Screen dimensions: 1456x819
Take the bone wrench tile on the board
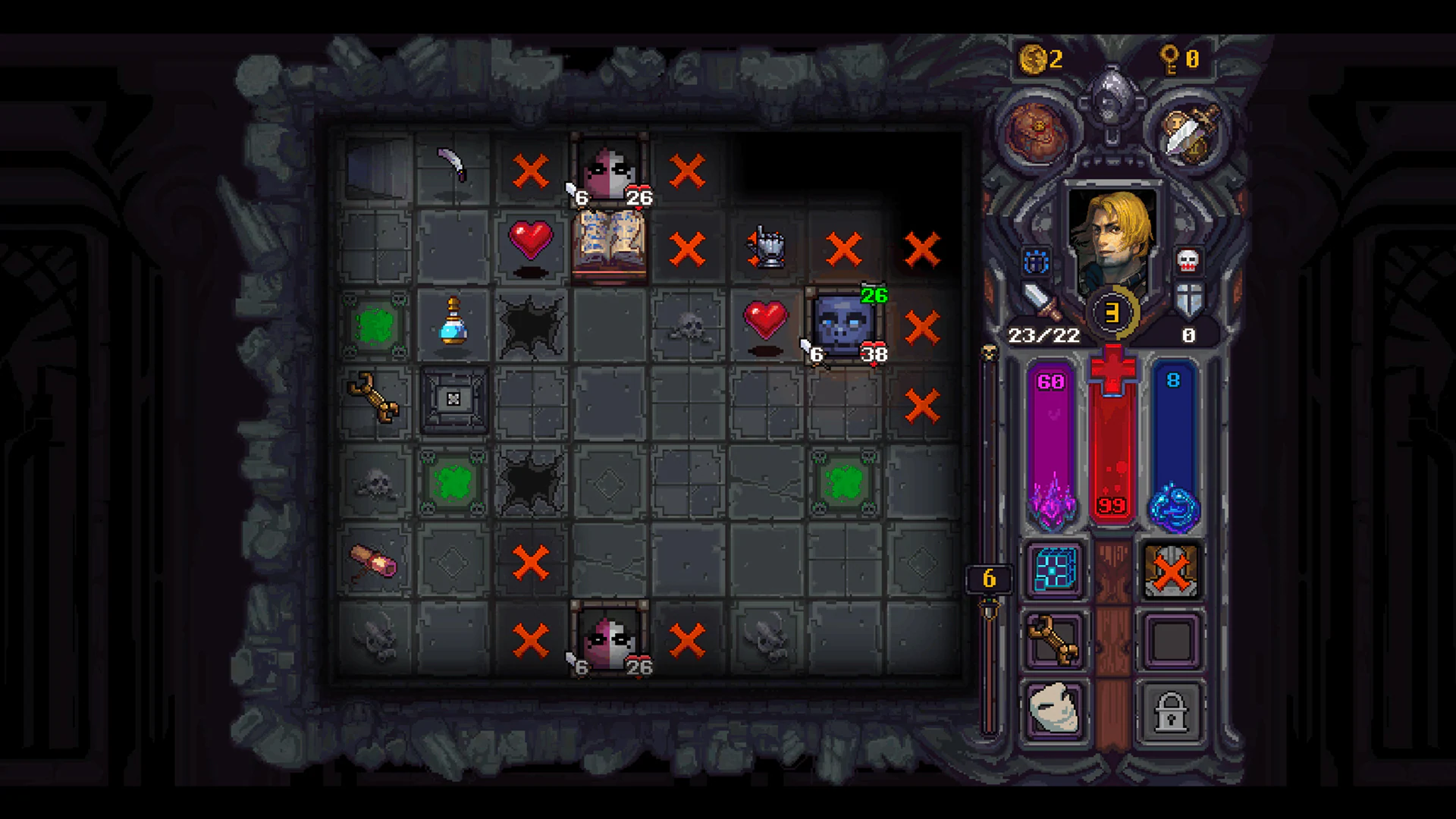(x=374, y=397)
